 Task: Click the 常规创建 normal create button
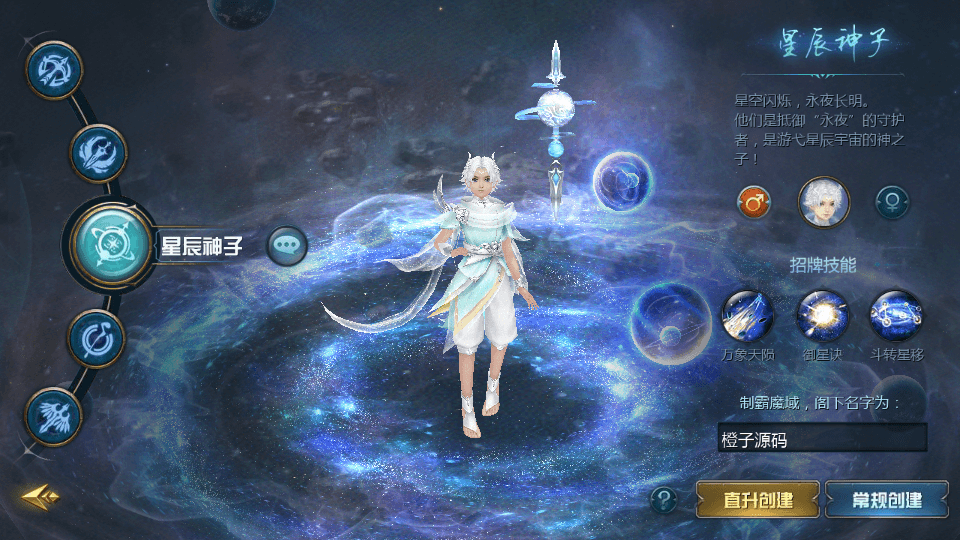[x=887, y=499]
